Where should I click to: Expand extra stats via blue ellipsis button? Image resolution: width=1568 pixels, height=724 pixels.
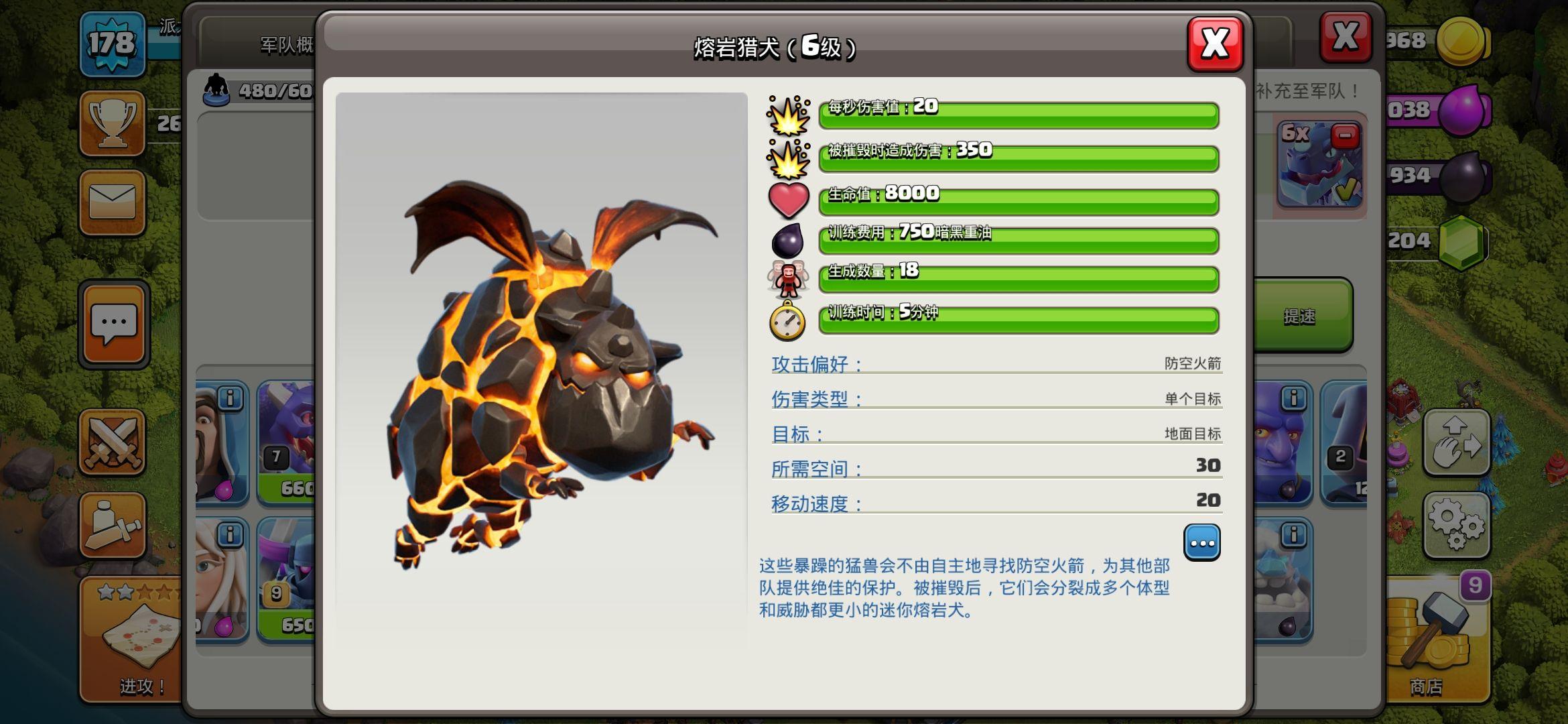[1203, 542]
